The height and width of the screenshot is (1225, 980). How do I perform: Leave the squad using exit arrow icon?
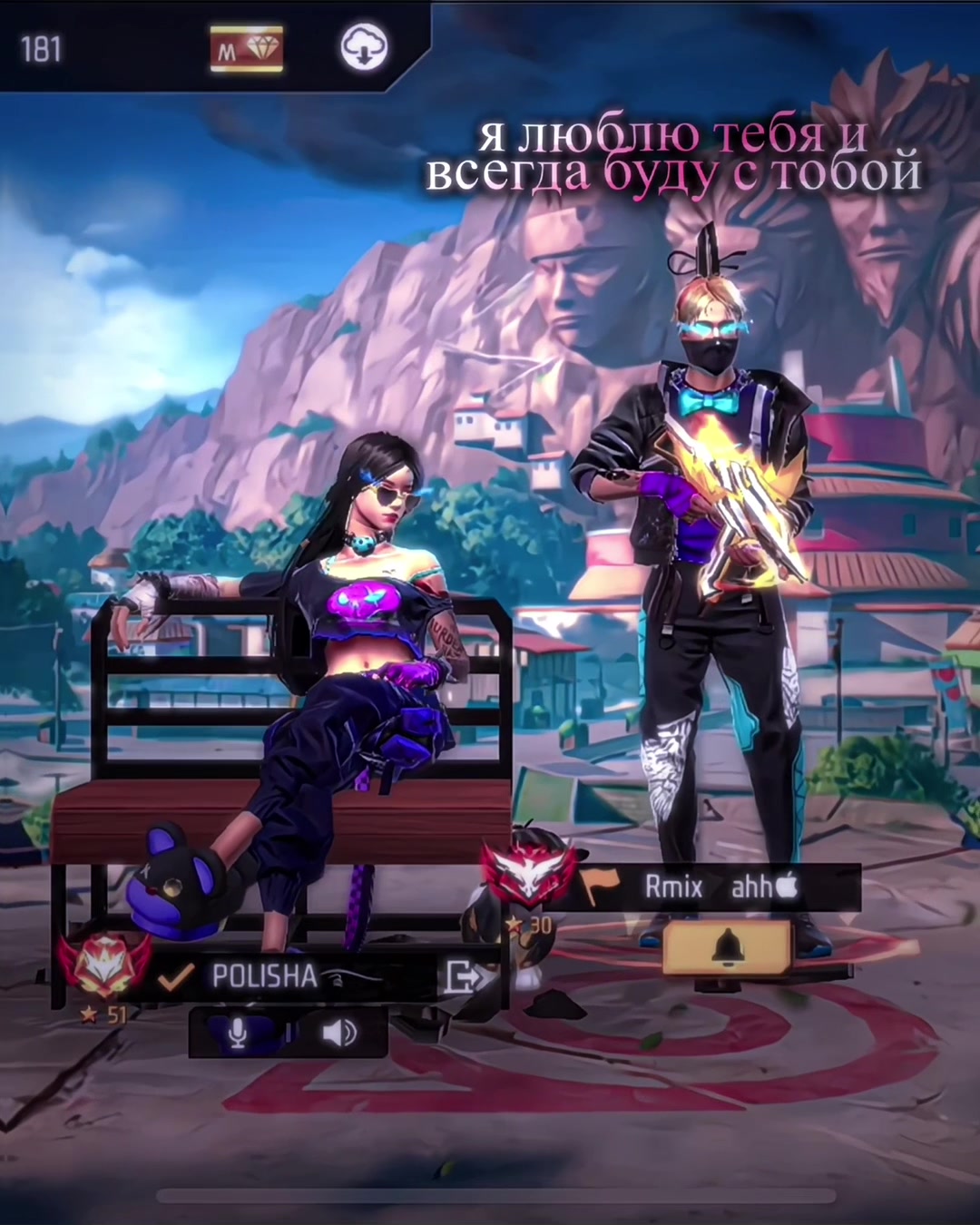click(x=465, y=977)
